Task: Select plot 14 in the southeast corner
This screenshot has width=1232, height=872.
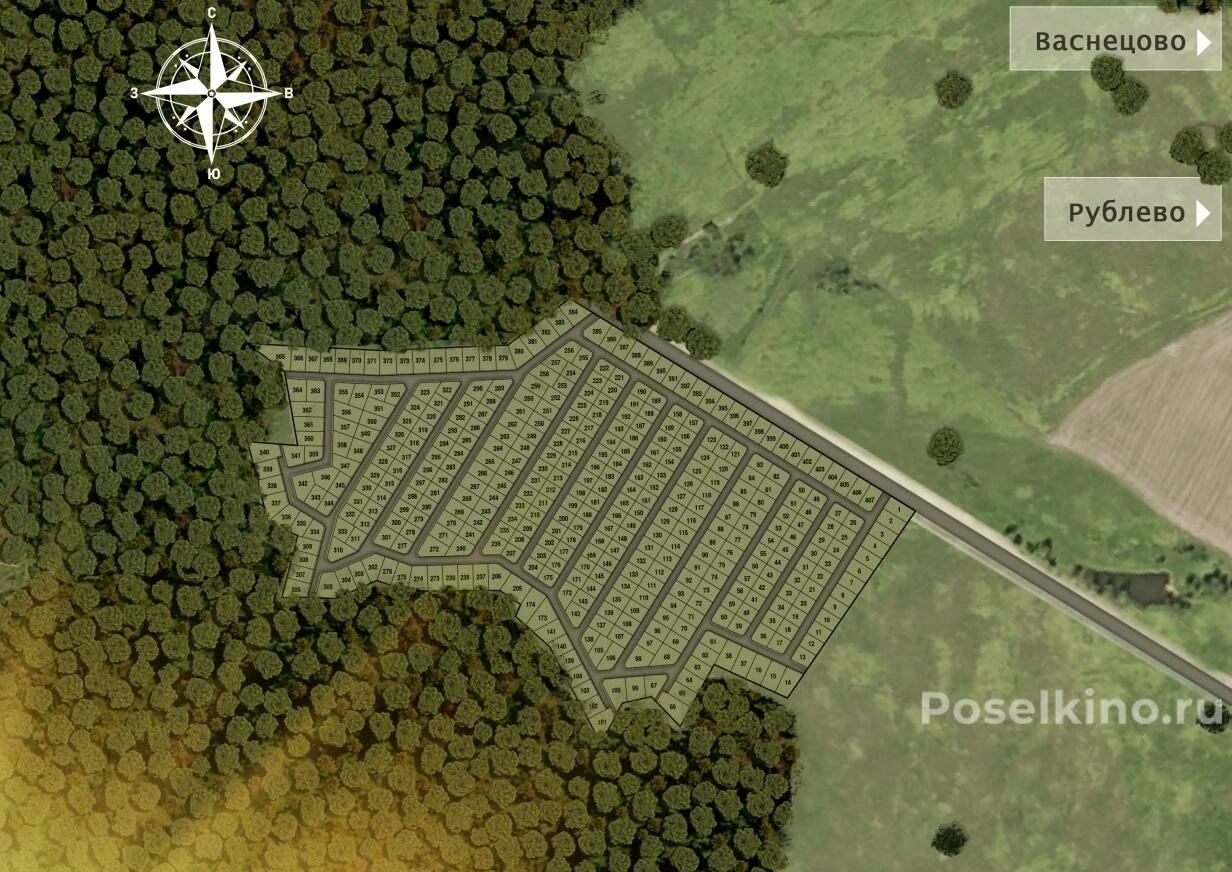Action: [x=788, y=683]
